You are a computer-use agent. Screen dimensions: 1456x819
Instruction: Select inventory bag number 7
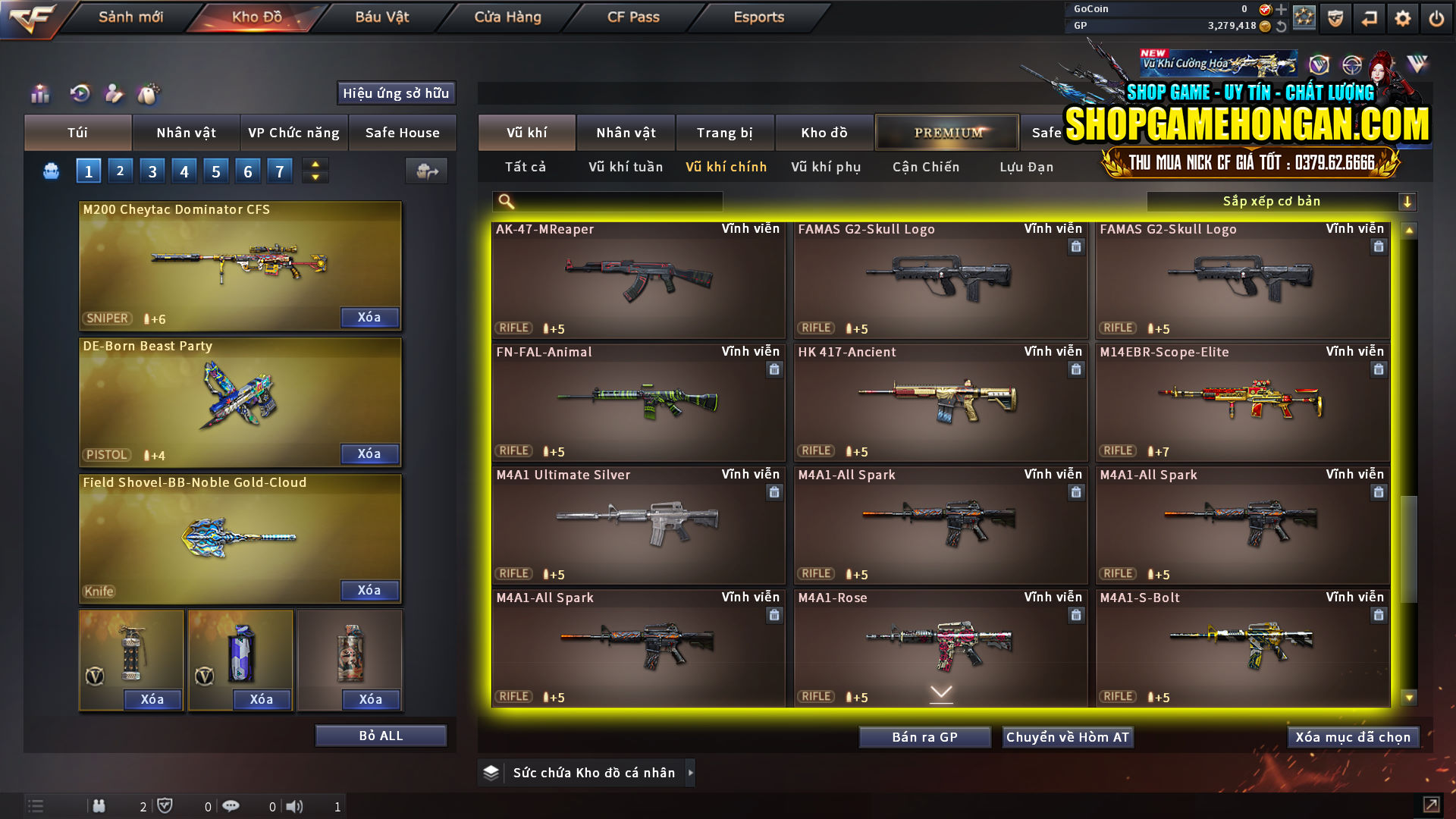click(279, 171)
